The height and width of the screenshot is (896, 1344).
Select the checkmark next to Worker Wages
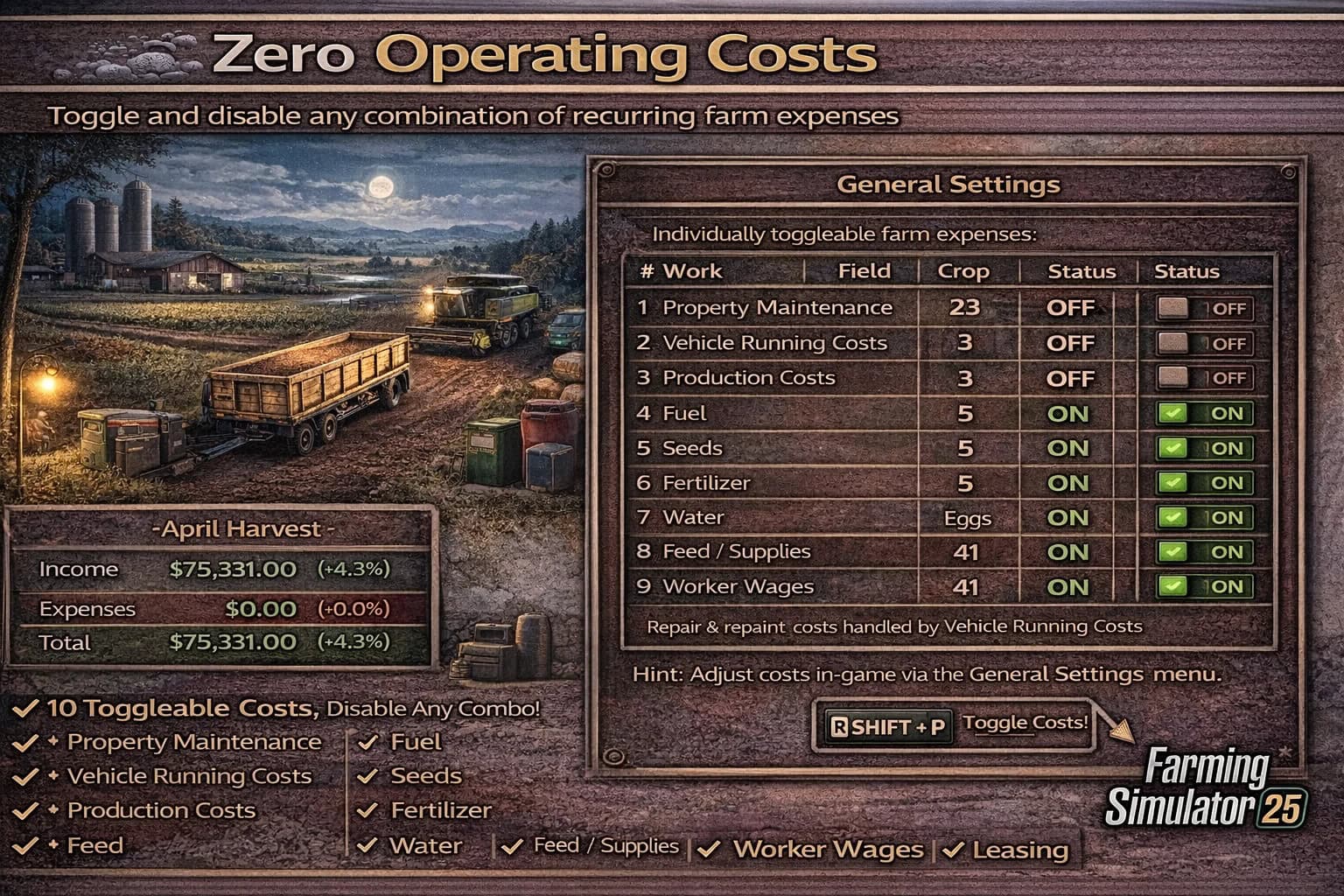pyautogui.click(x=710, y=849)
